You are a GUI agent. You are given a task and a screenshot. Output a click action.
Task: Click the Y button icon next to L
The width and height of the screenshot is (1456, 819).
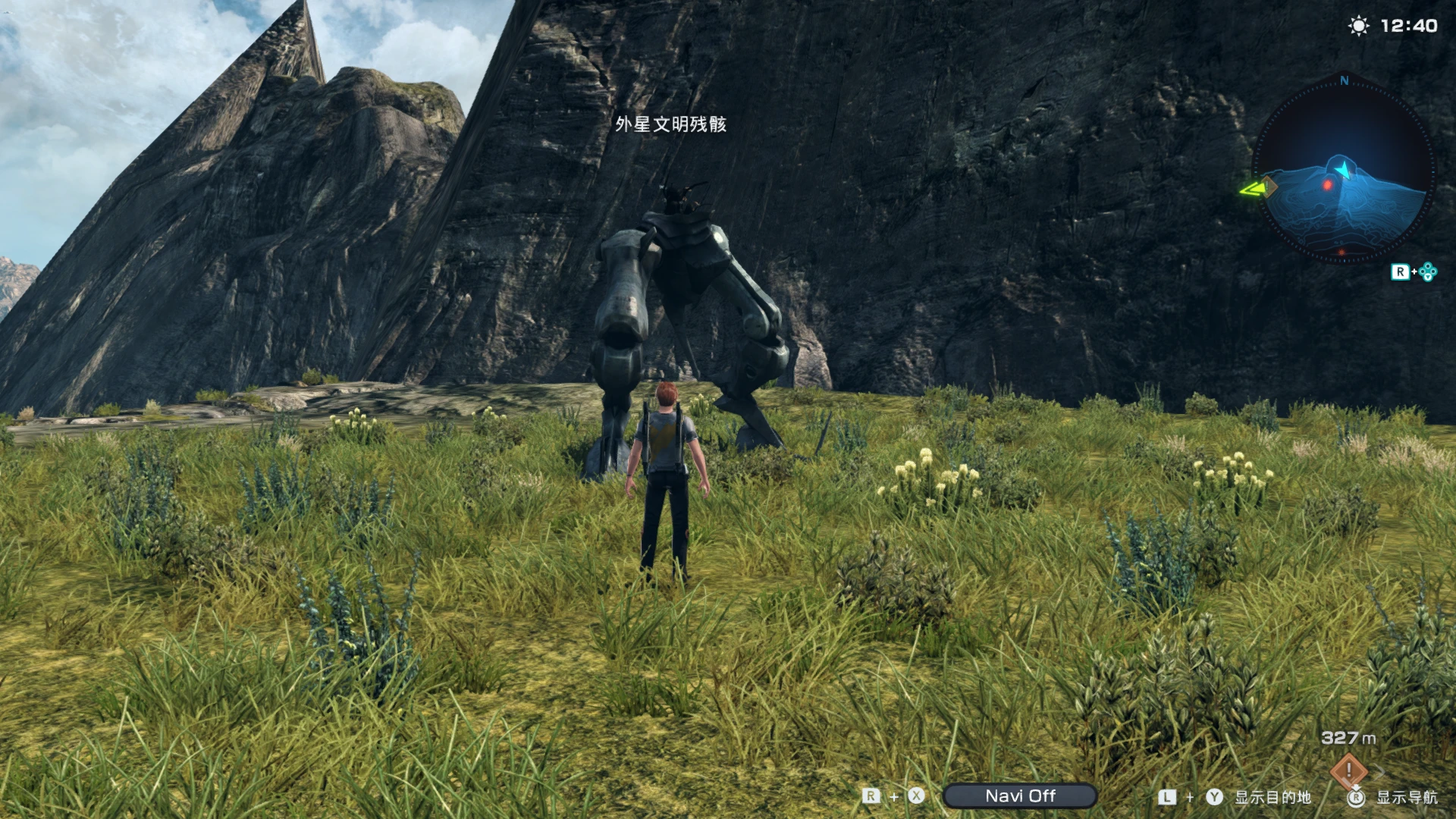point(1213,797)
